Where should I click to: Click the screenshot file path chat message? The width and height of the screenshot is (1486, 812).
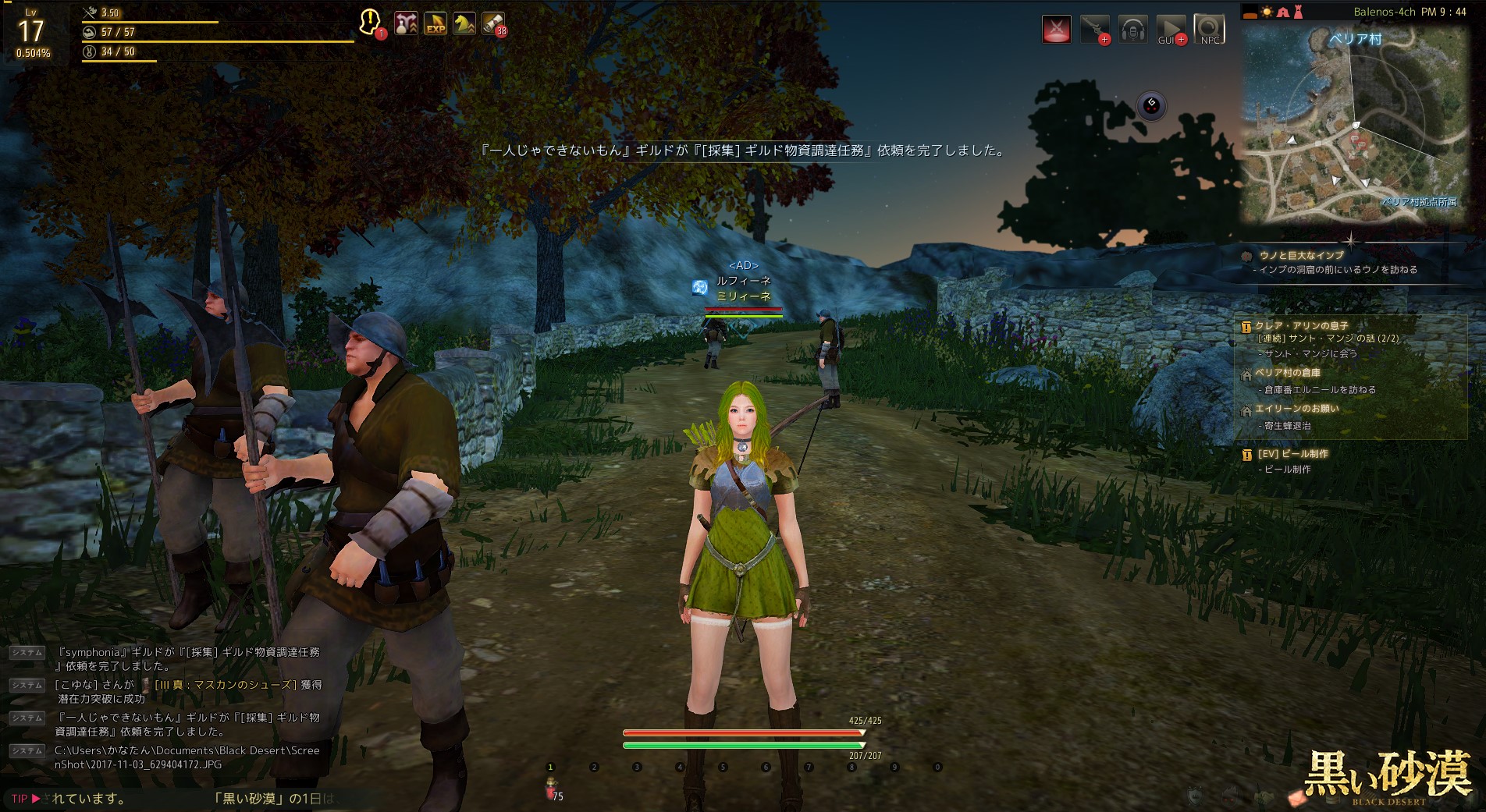[x=187, y=757]
